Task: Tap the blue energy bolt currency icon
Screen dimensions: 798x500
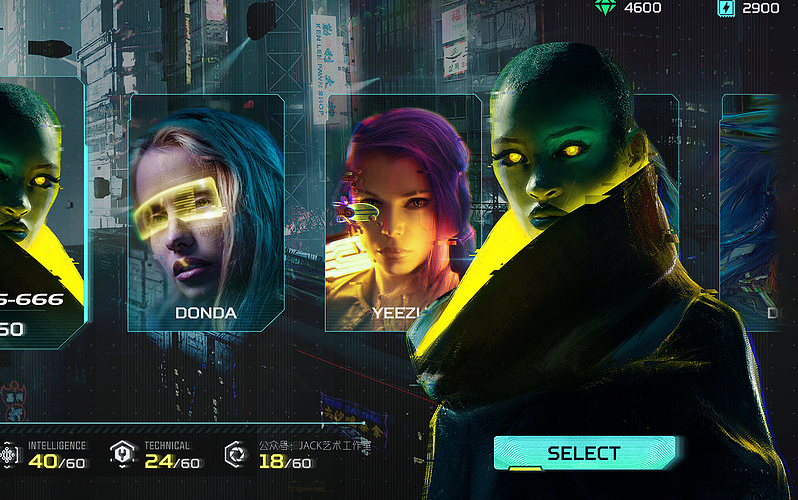Action: point(725,8)
